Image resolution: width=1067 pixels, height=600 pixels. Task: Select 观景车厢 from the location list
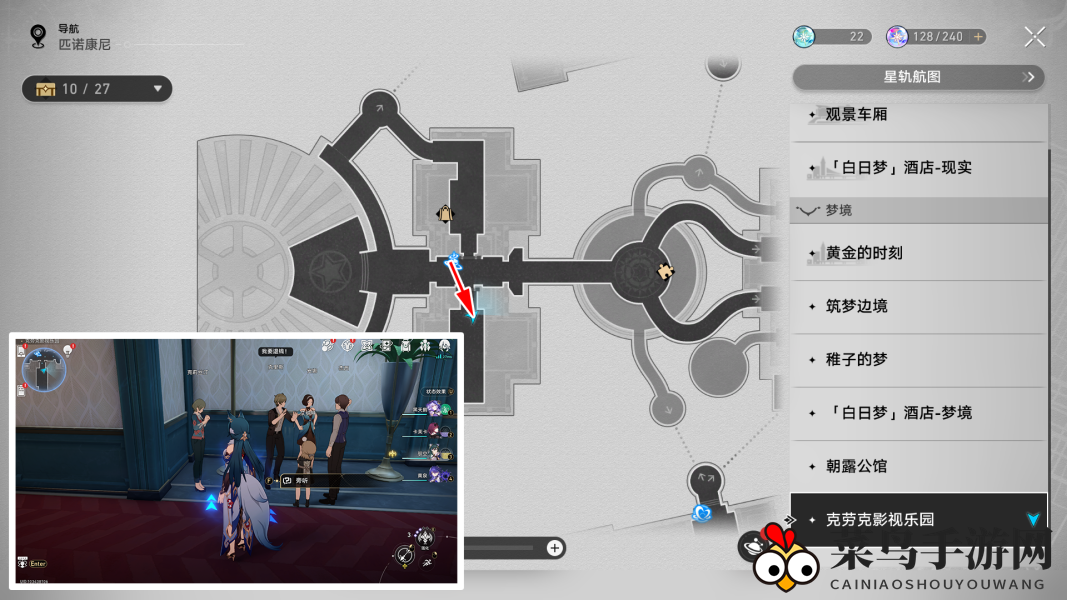click(918, 115)
